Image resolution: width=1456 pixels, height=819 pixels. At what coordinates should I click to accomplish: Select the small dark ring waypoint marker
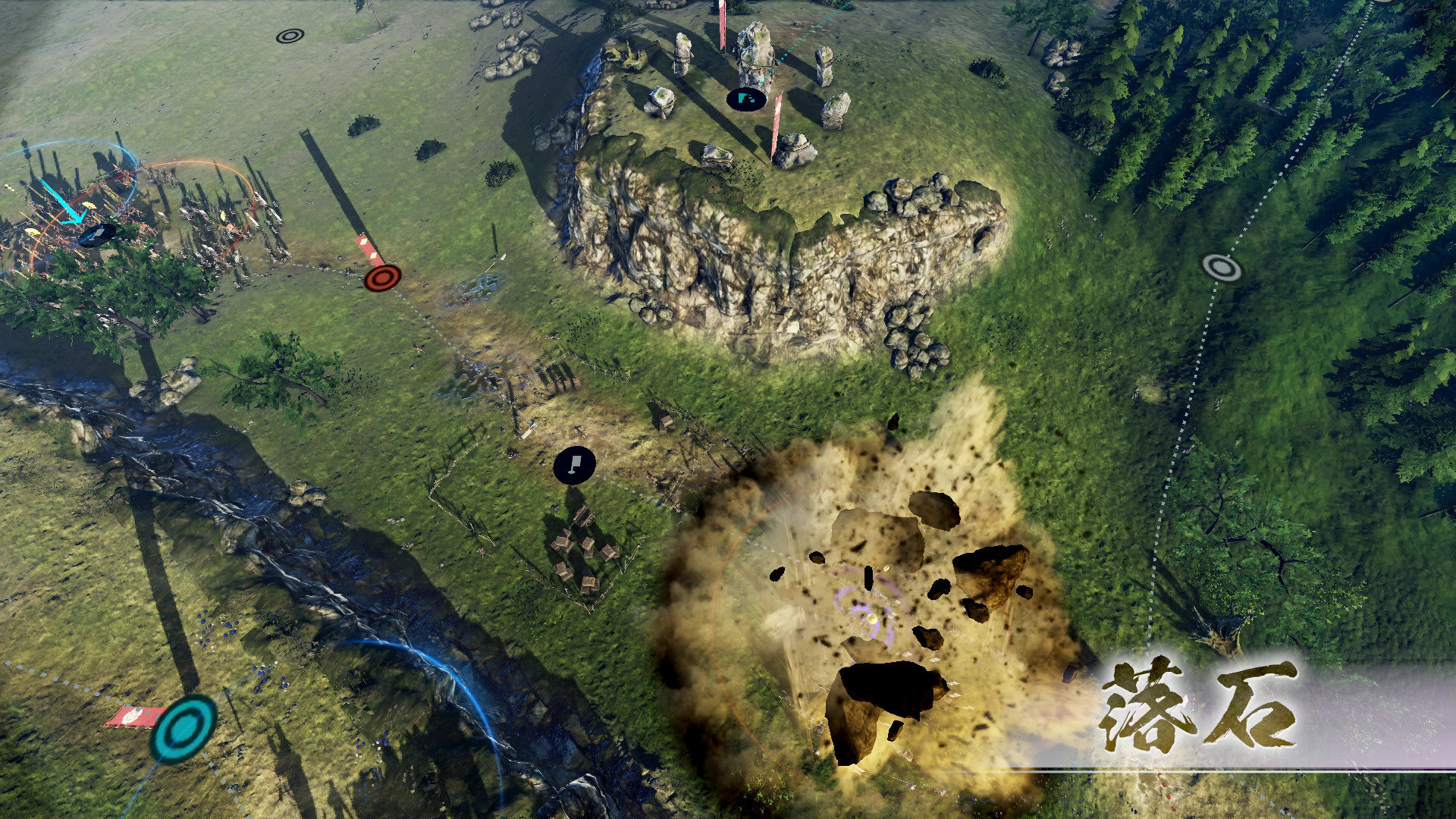[290, 36]
